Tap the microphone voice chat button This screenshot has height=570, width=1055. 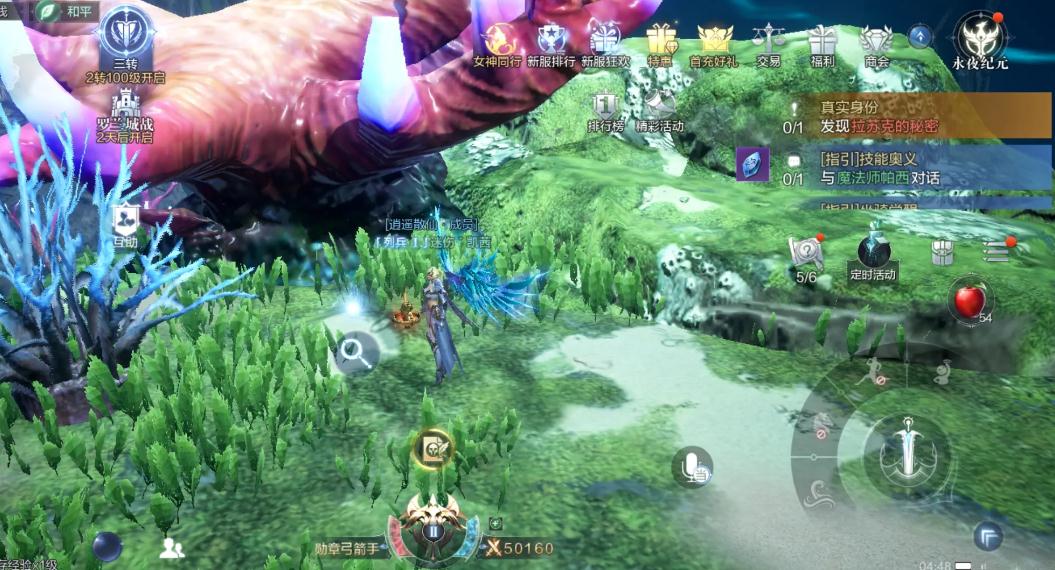tap(692, 466)
